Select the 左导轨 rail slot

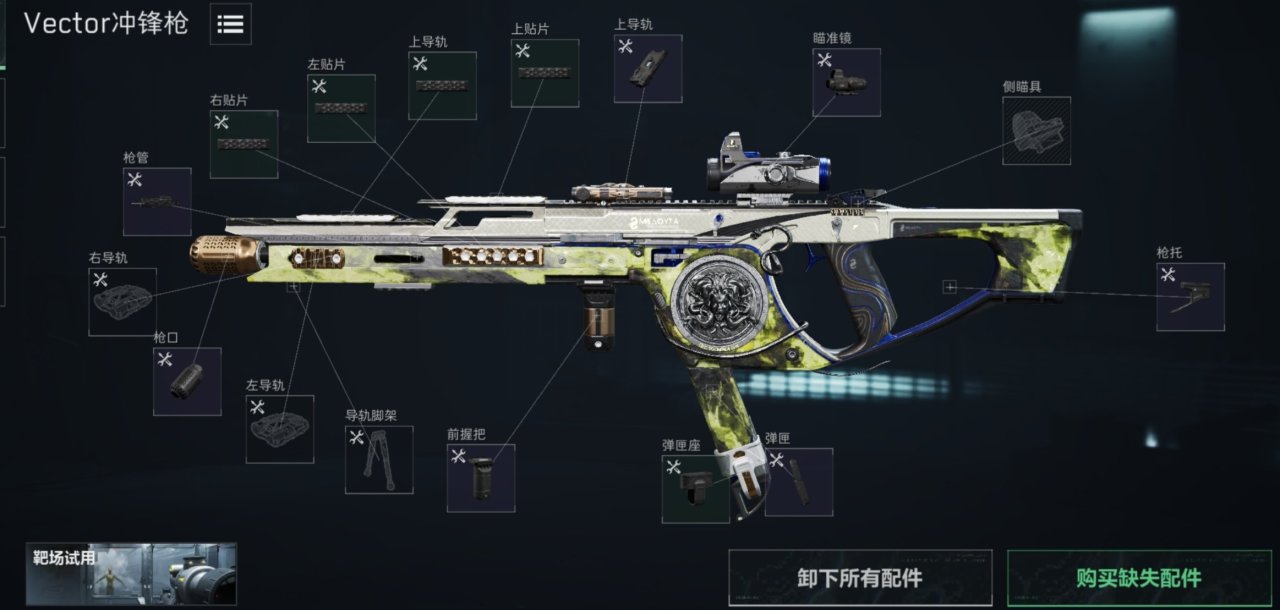pos(280,428)
